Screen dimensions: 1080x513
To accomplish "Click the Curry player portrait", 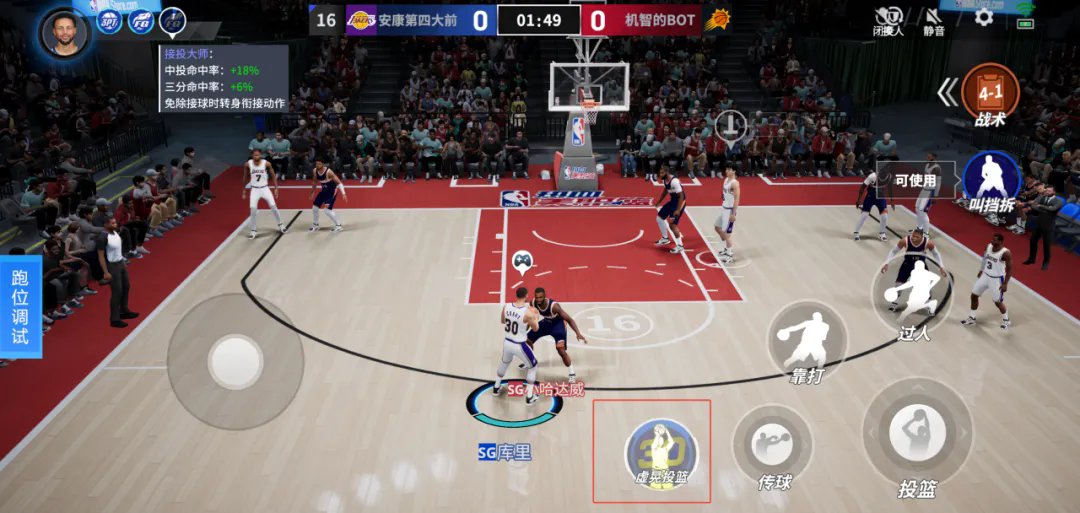I will 65,31.
